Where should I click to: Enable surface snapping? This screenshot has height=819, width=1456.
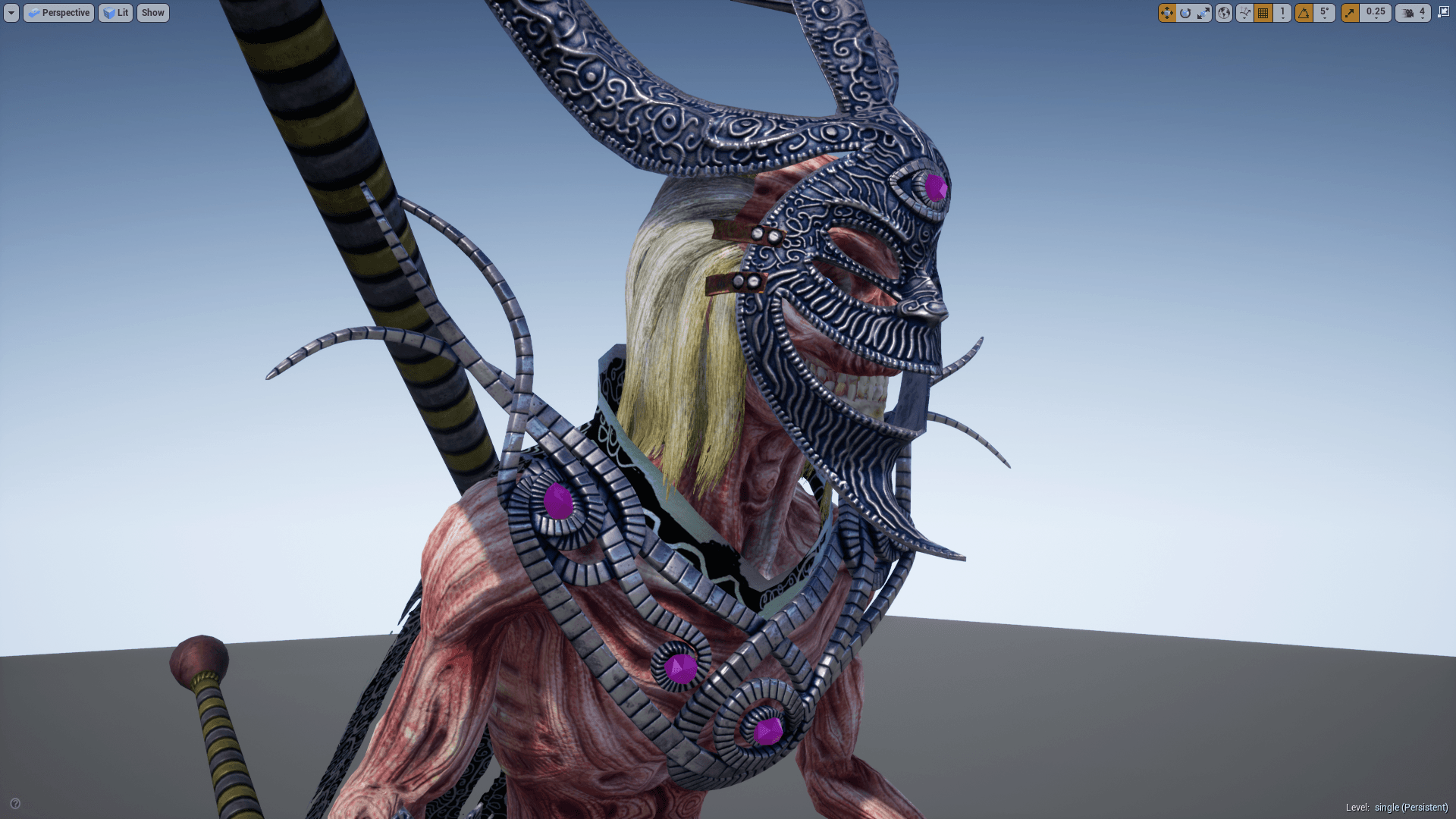[1244, 13]
